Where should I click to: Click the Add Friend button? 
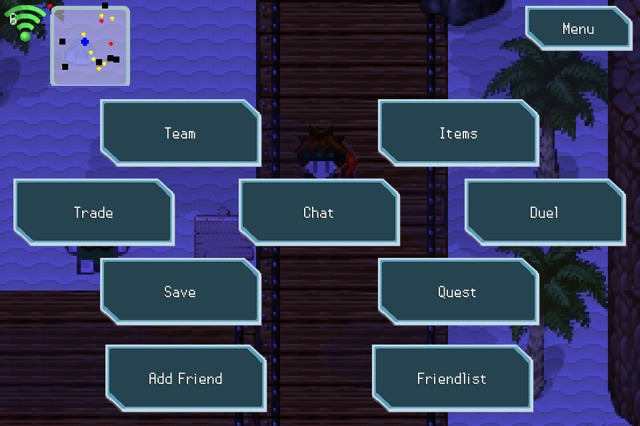point(185,379)
